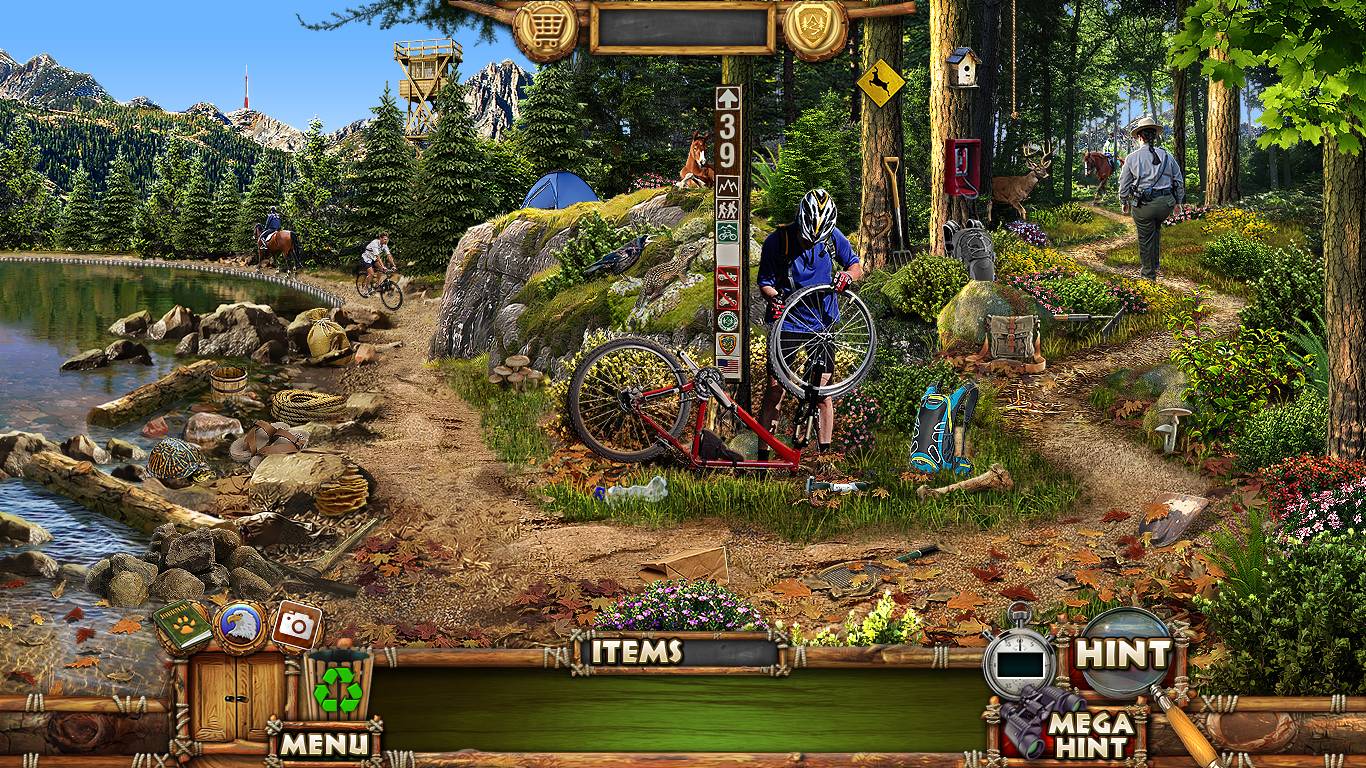Click the stopwatch timer icon
Image resolution: width=1366 pixels, height=768 pixels.
(1018, 659)
